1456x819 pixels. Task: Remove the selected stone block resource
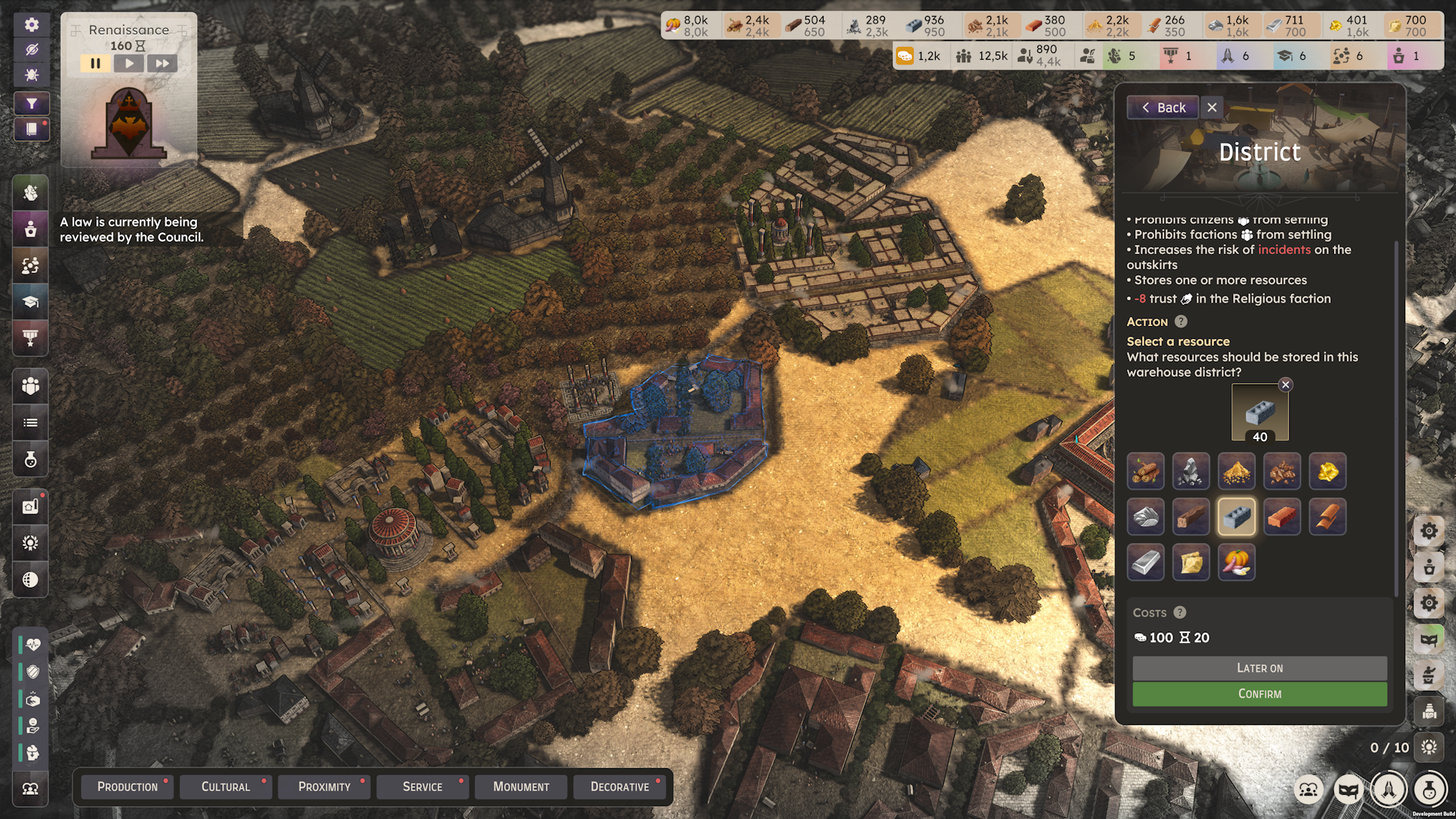[1285, 384]
